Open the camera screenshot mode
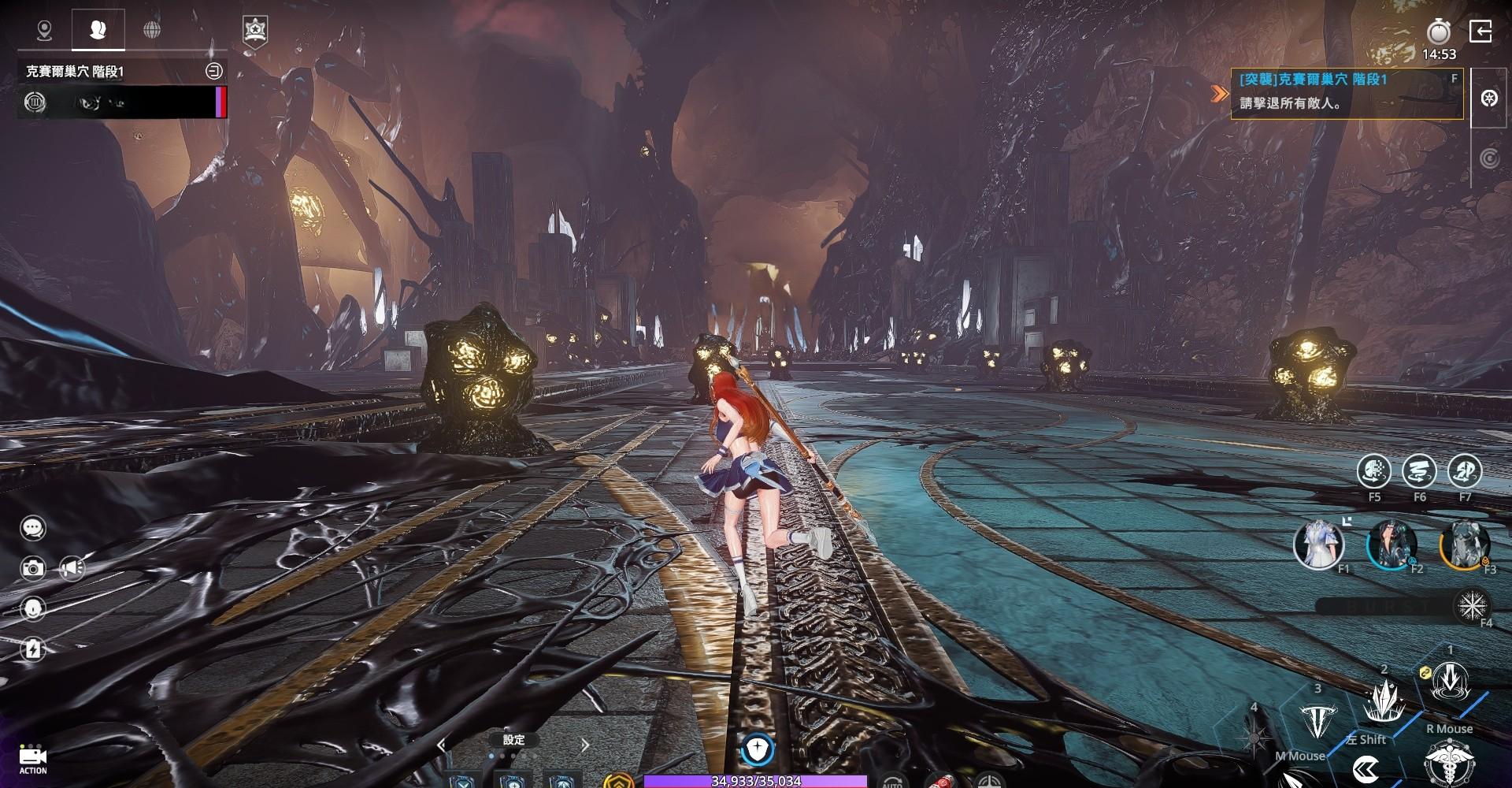The height and width of the screenshot is (788, 1512). [x=33, y=568]
